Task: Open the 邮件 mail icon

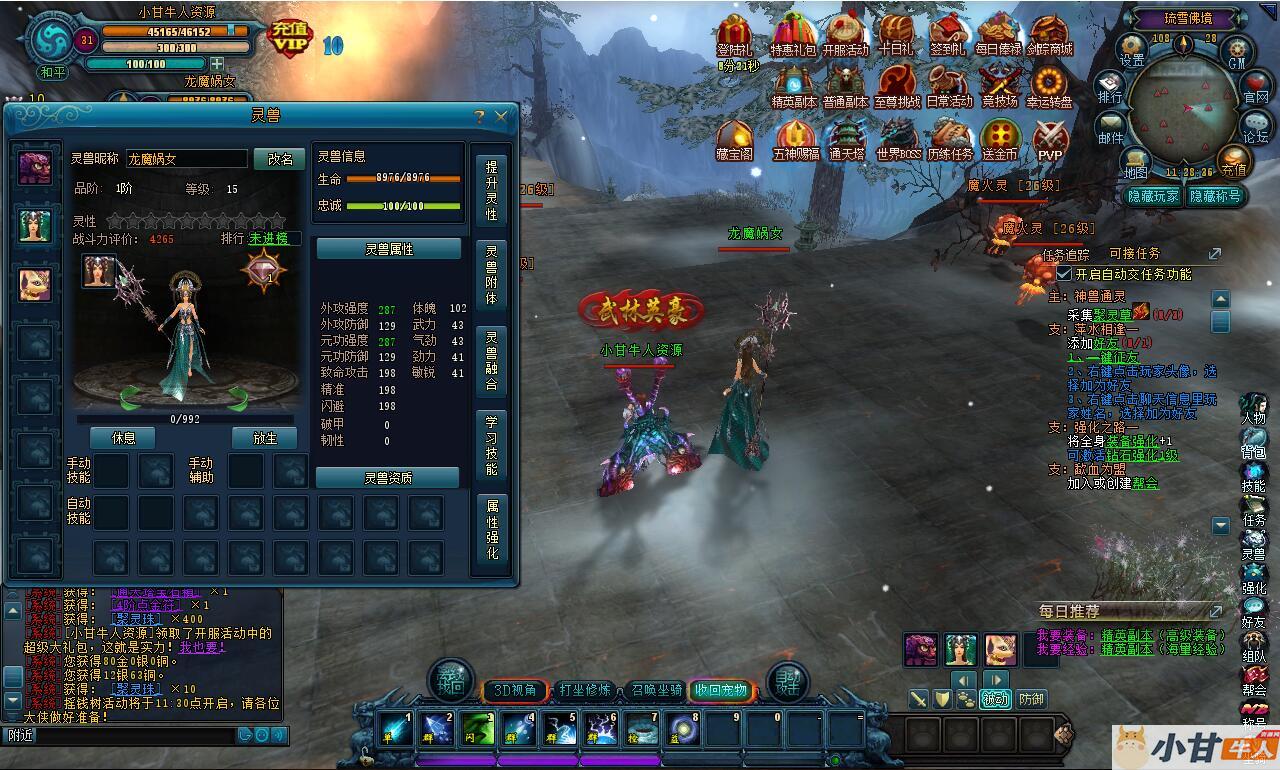Action: pyautogui.click(x=1110, y=126)
